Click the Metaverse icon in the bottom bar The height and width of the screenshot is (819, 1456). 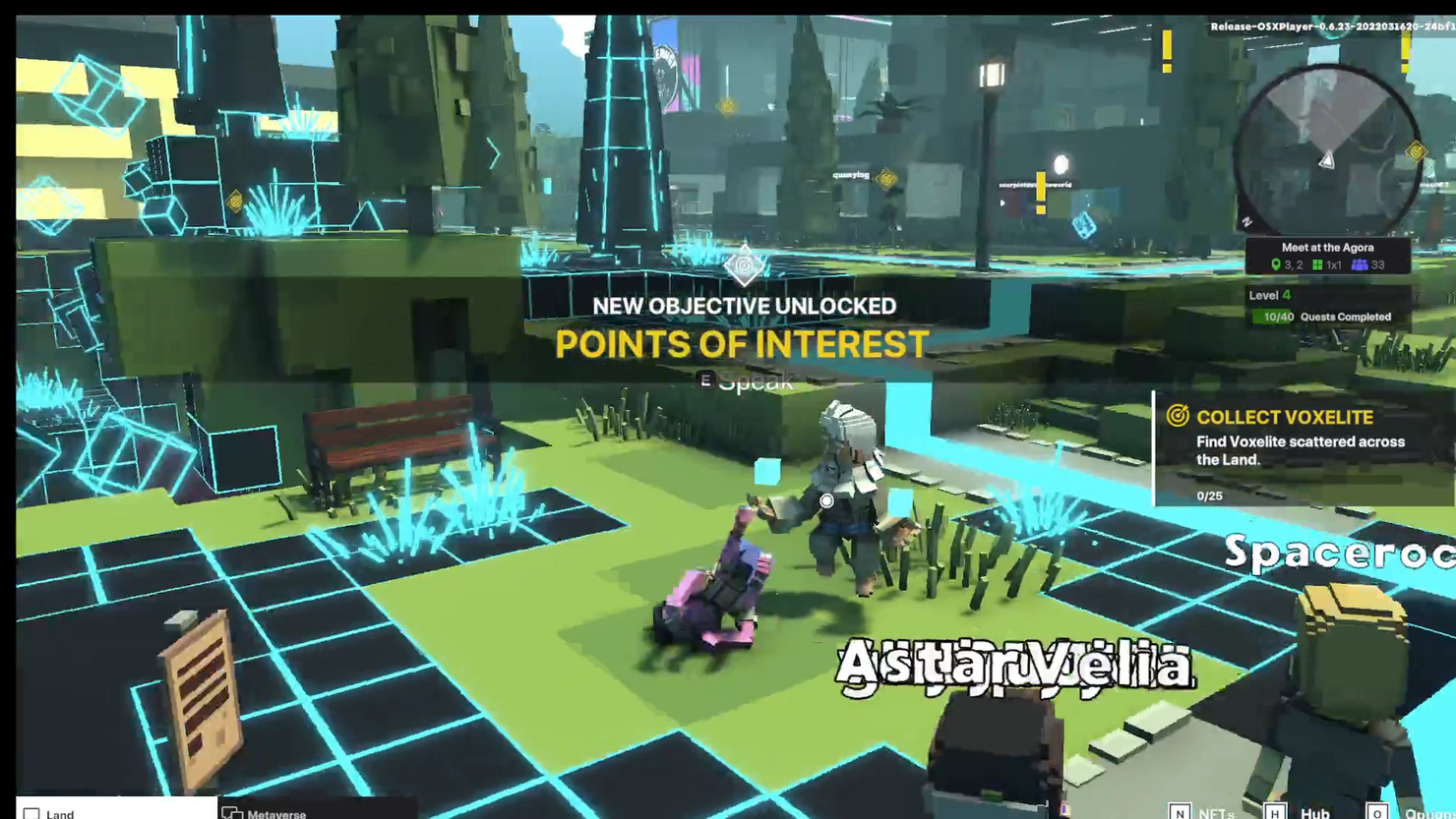click(233, 813)
